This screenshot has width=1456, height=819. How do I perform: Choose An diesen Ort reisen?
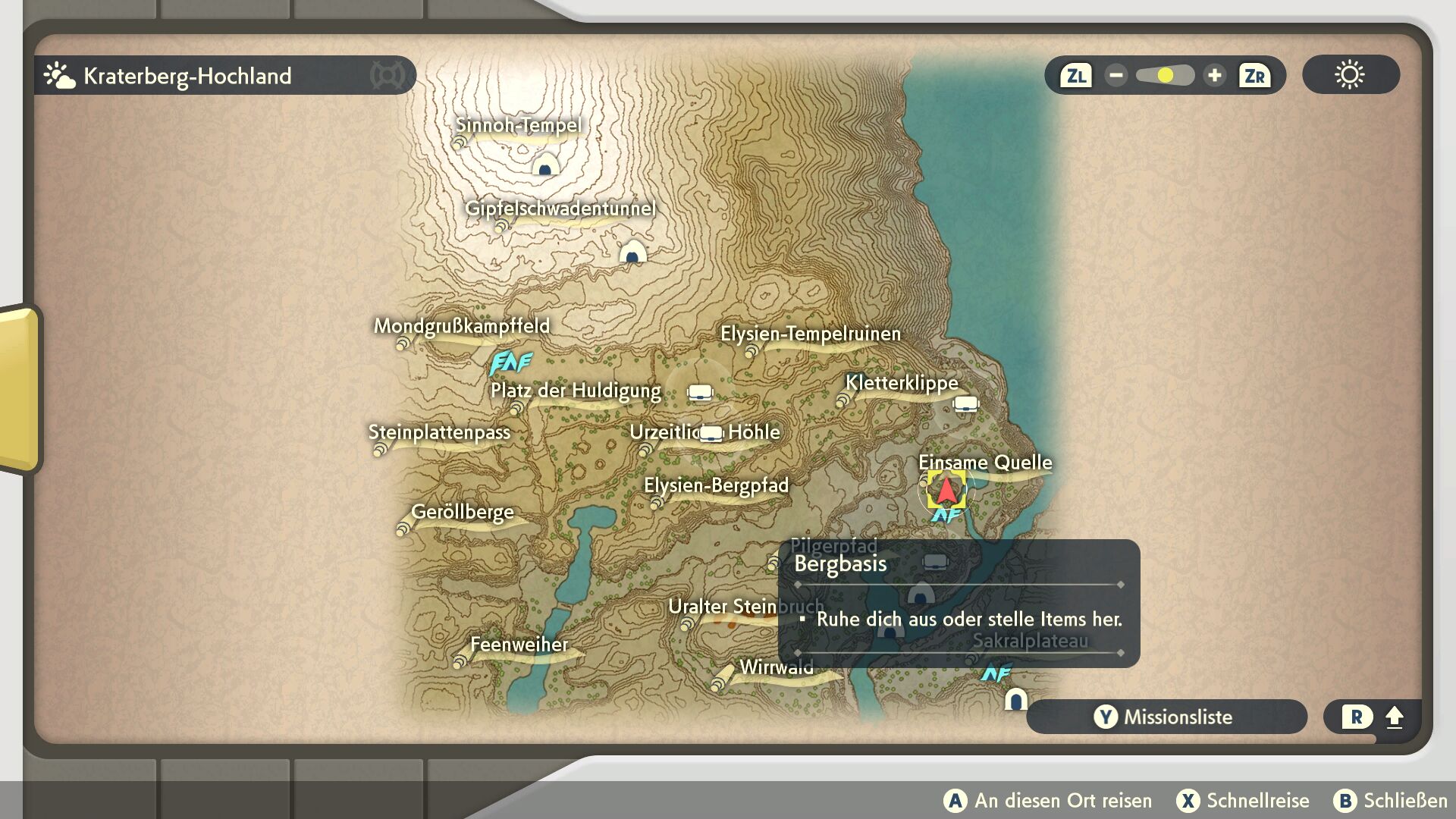click(x=1048, y=801)
